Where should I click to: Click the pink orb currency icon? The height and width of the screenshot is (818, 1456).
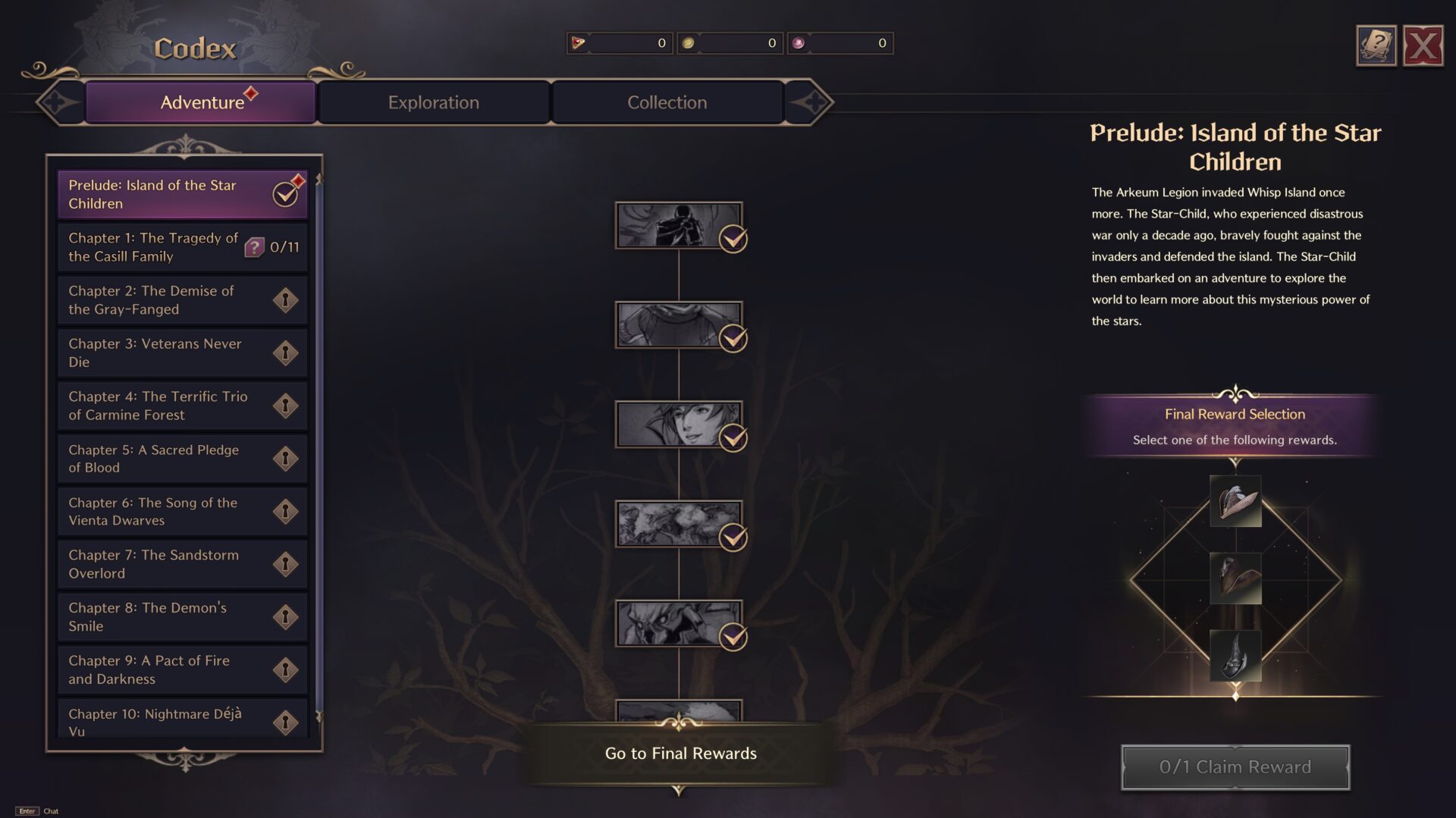point(798,43)
